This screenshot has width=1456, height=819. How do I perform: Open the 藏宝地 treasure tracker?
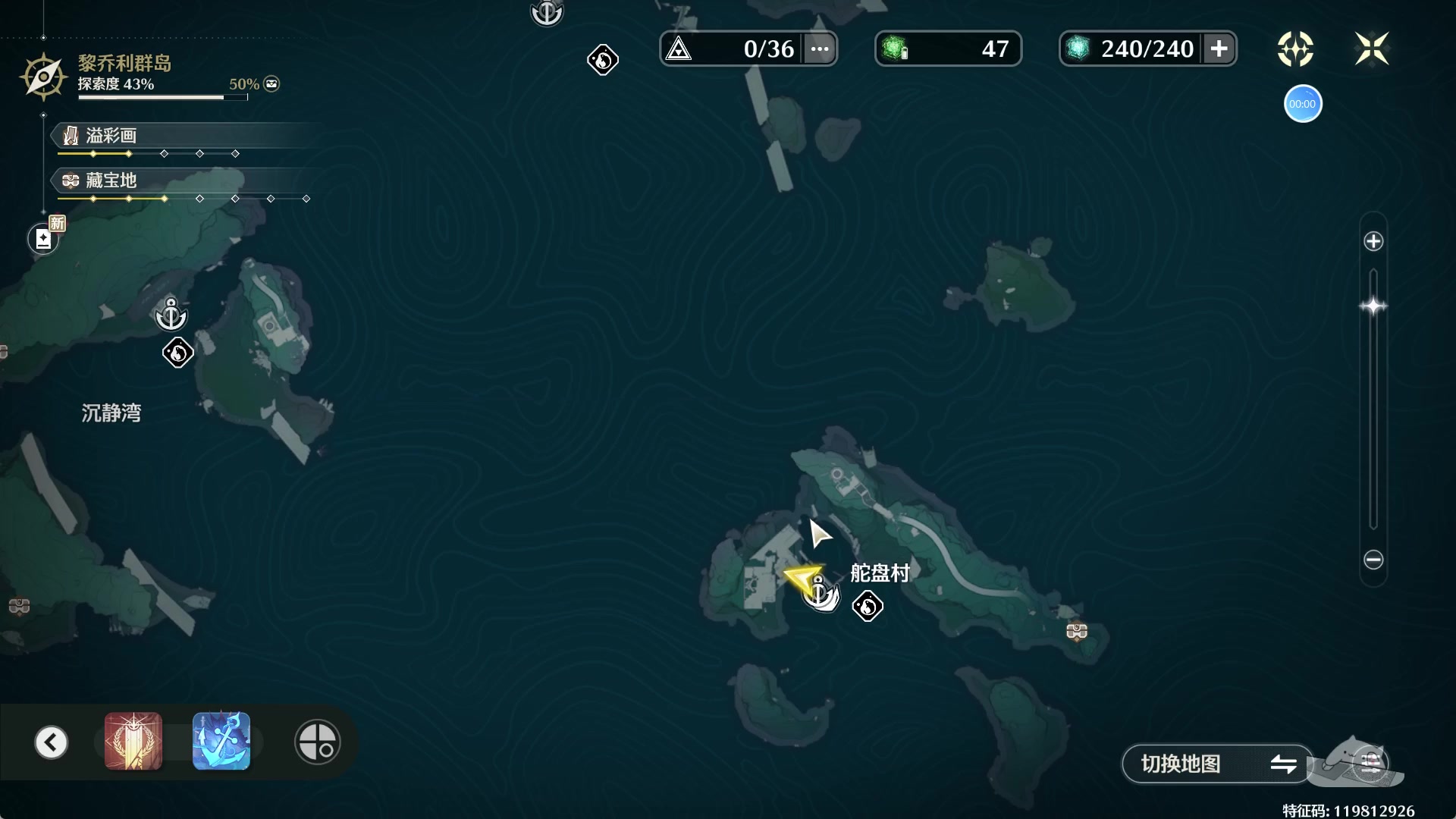pyautogui.click(x=111, y=180)
